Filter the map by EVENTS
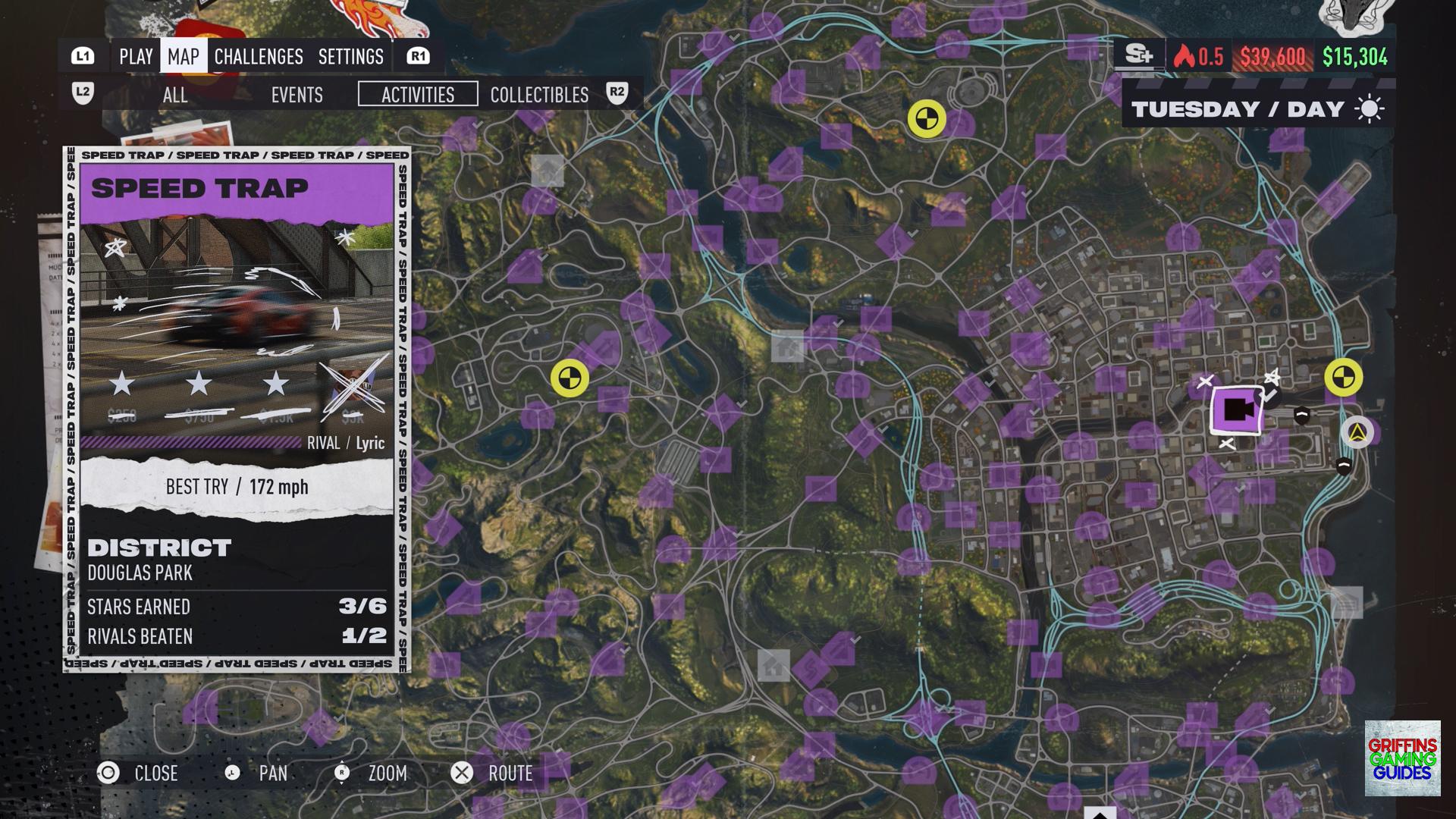 297,95
